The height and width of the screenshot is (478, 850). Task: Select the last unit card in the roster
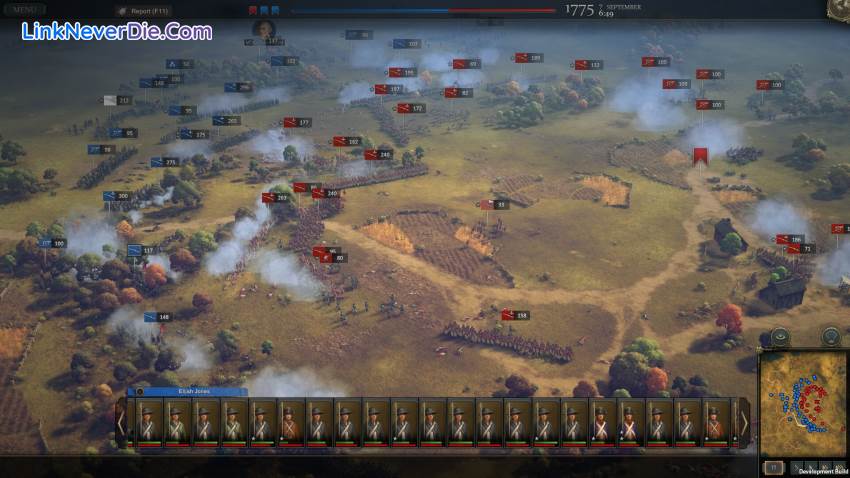(716, 422)
